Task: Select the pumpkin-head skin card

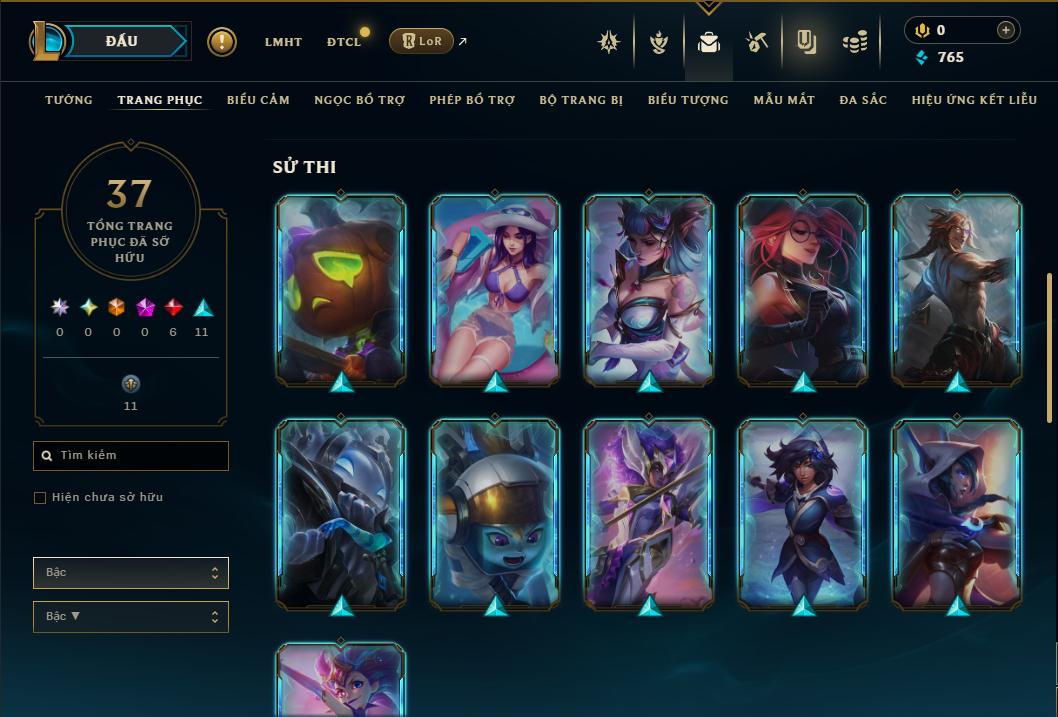Action: tap(341, 289)
